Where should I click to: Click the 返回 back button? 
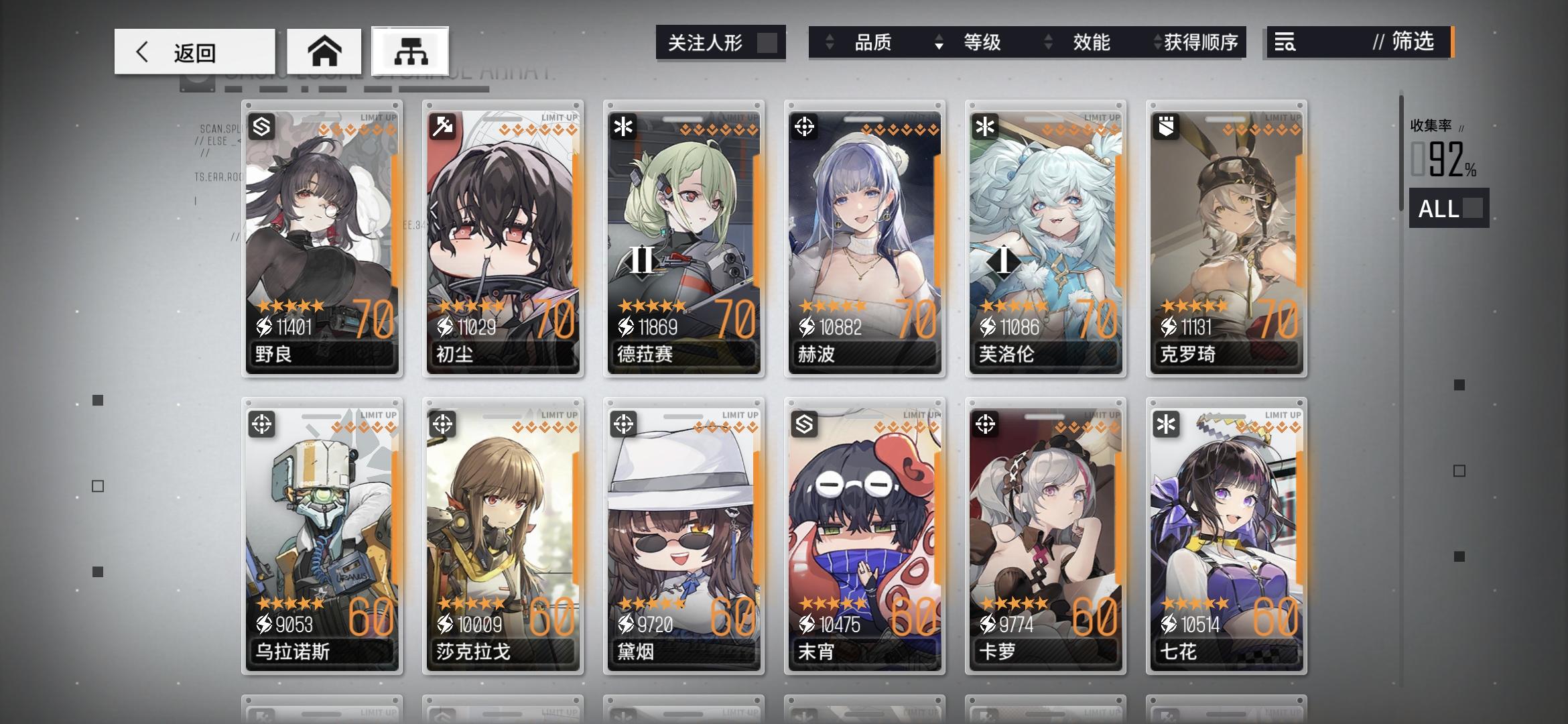[x=194, y=50]
